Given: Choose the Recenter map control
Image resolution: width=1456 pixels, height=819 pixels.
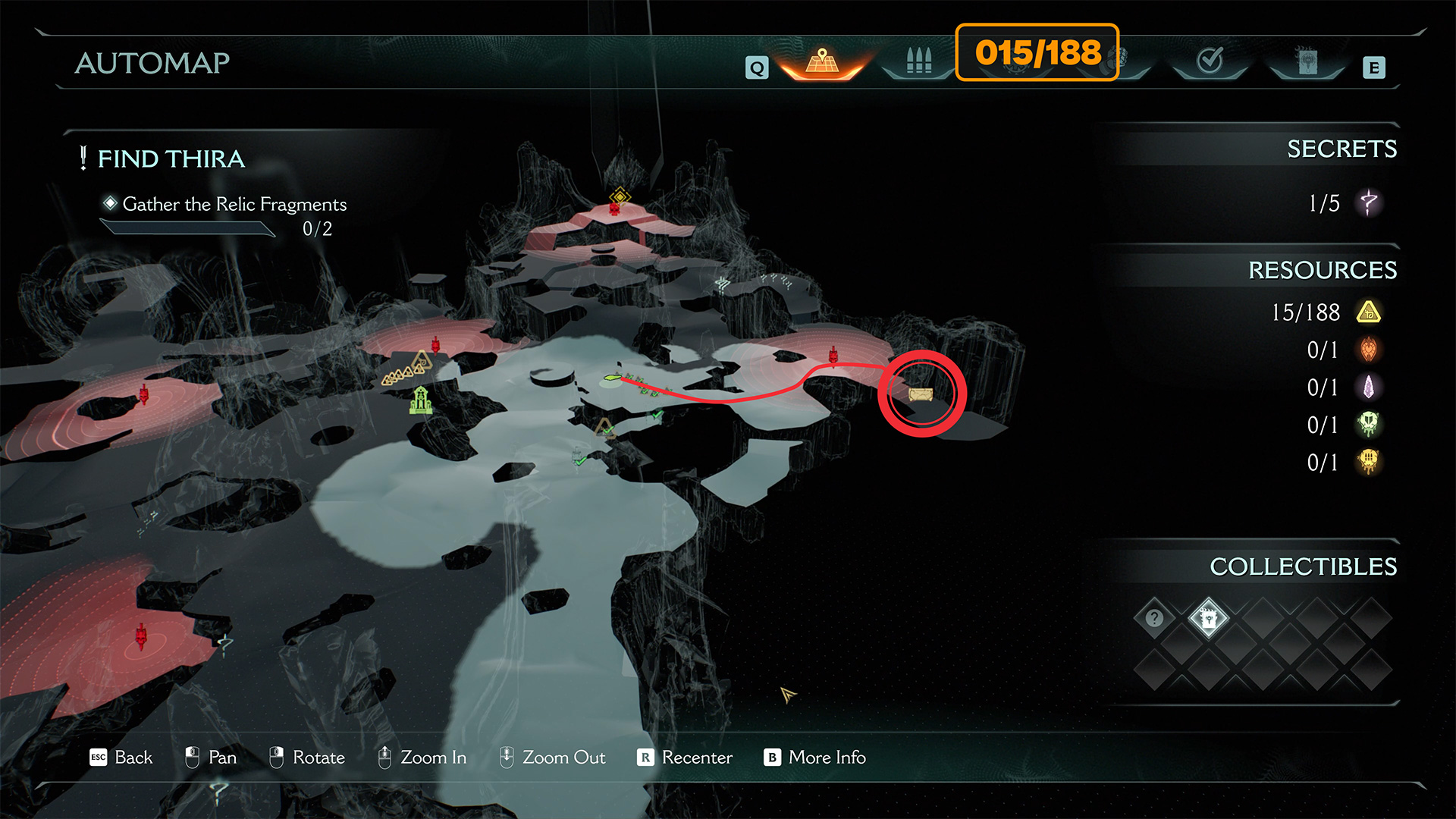Looking at the screenshot, I should [x=685, y=758].
